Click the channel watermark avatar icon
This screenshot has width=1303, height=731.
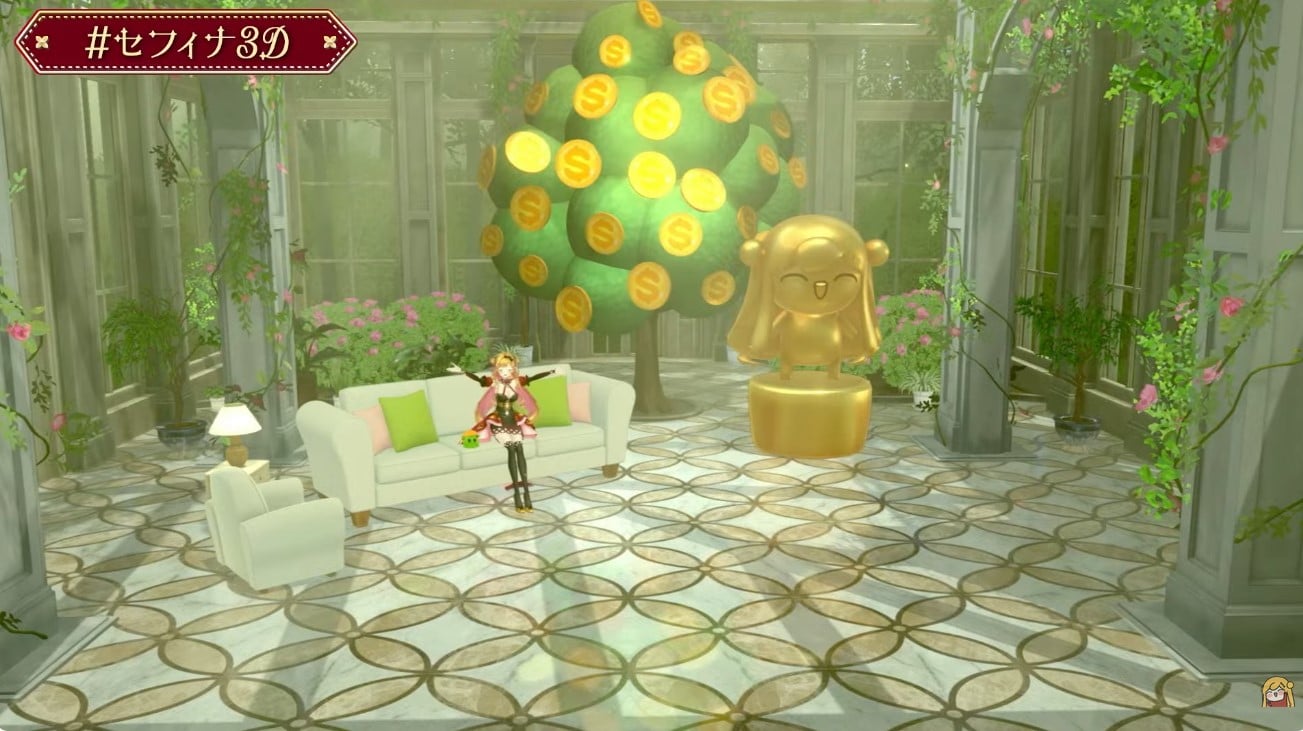click(1275, 692)
